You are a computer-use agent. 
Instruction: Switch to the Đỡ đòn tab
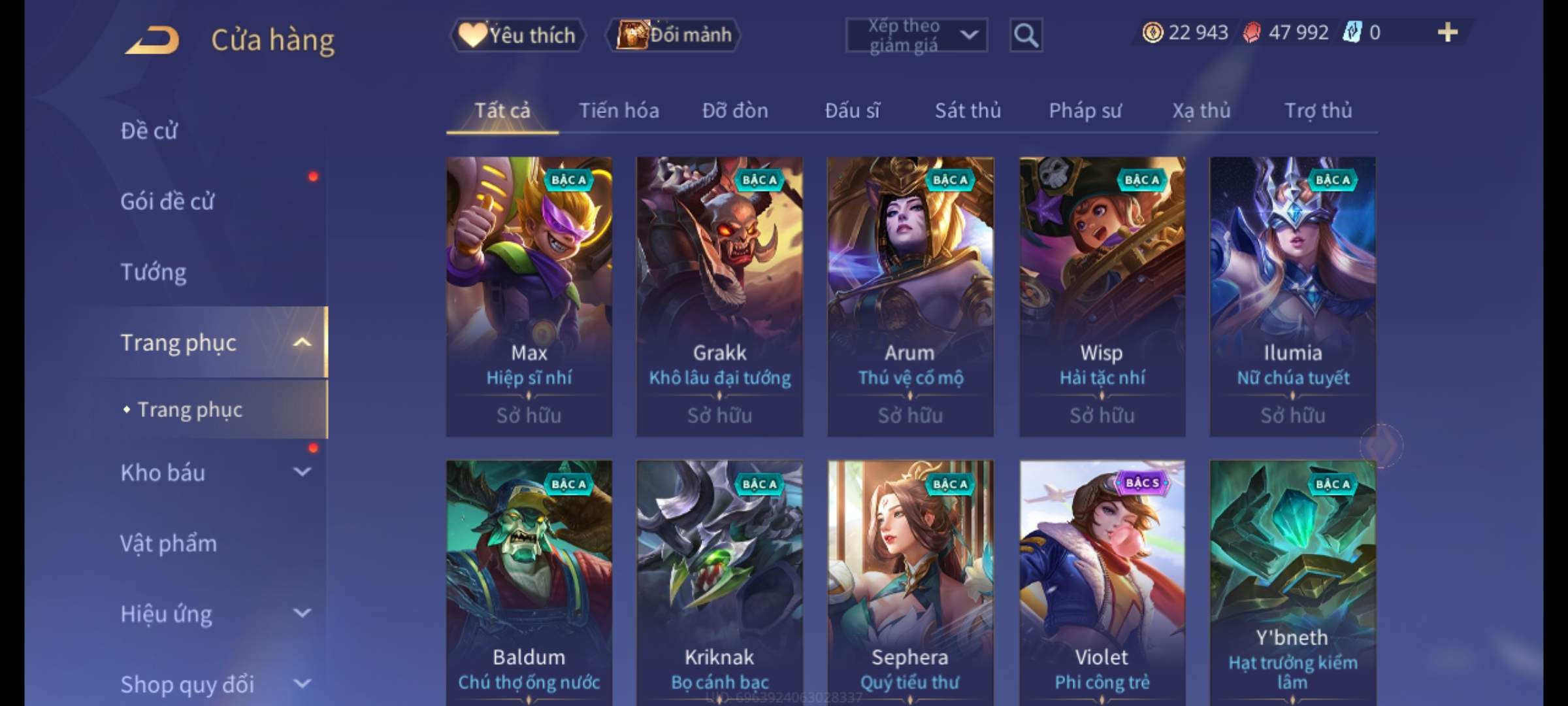coord(735,110)
